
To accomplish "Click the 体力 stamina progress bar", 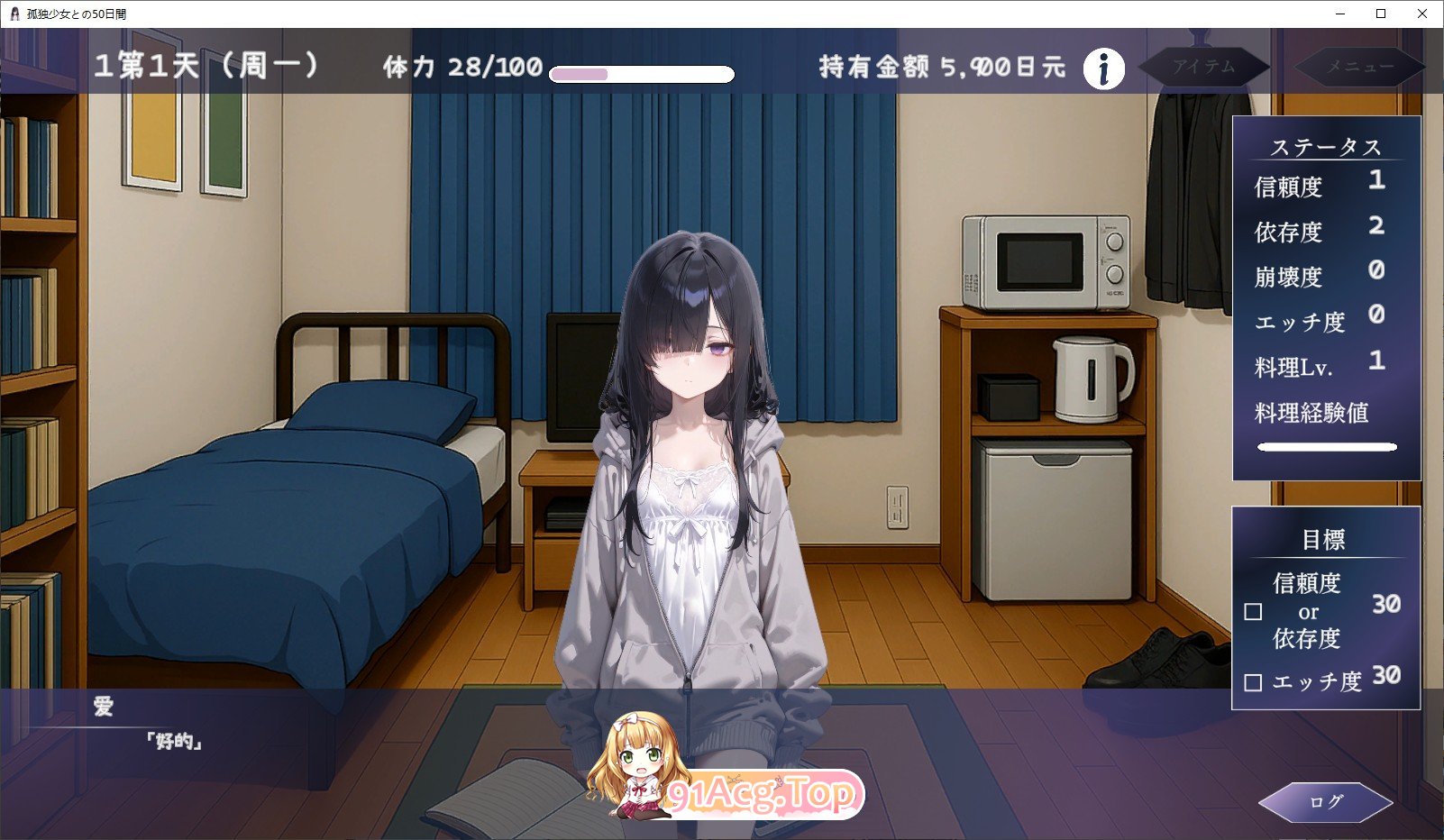I will (642, 72).
